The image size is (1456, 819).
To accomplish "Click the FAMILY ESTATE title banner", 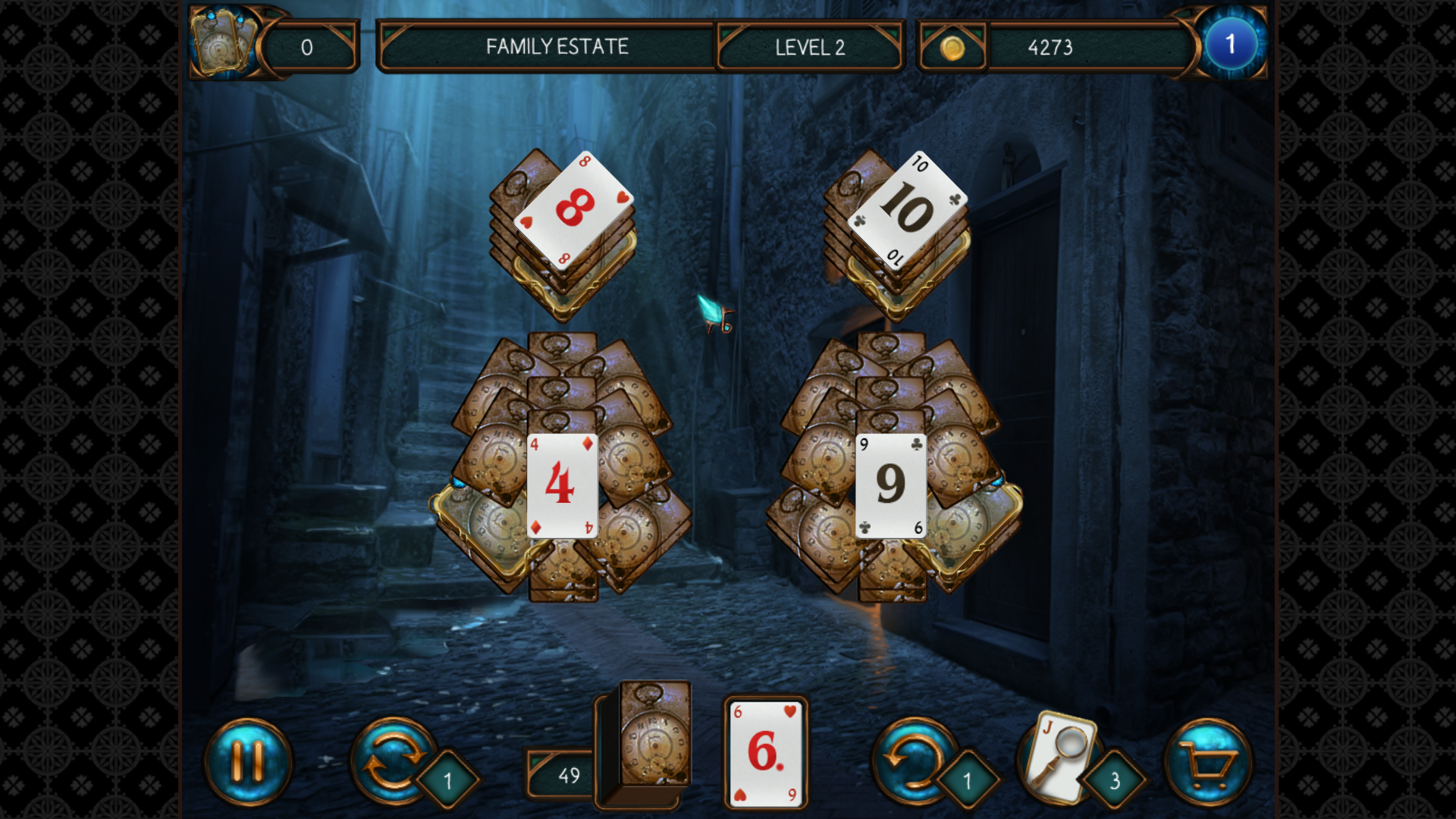I will coord(557,47).
